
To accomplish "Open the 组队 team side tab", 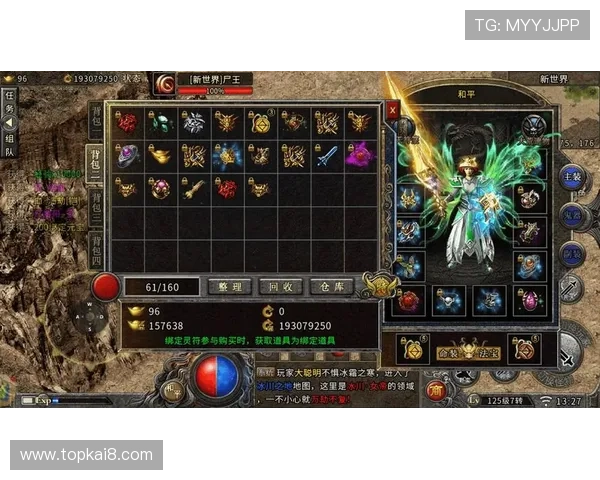I will (x=9, y=146).
